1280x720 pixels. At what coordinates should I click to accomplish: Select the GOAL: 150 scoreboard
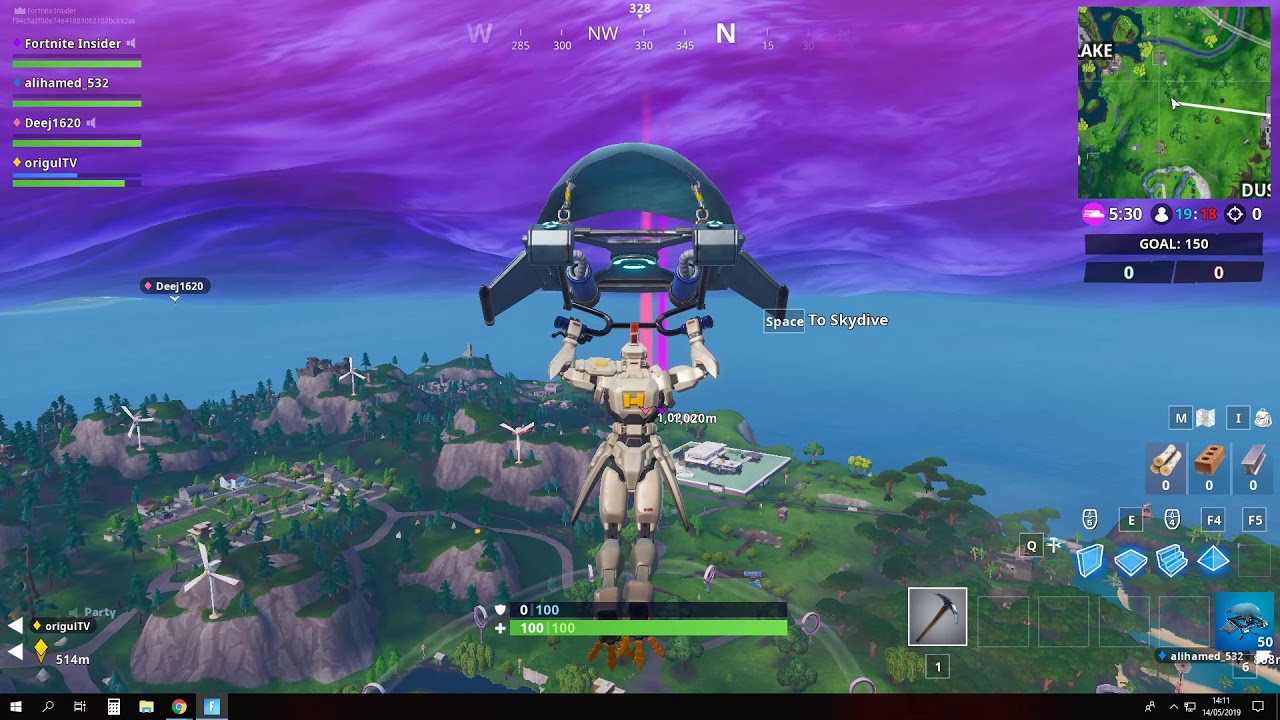coord(1174,243)
